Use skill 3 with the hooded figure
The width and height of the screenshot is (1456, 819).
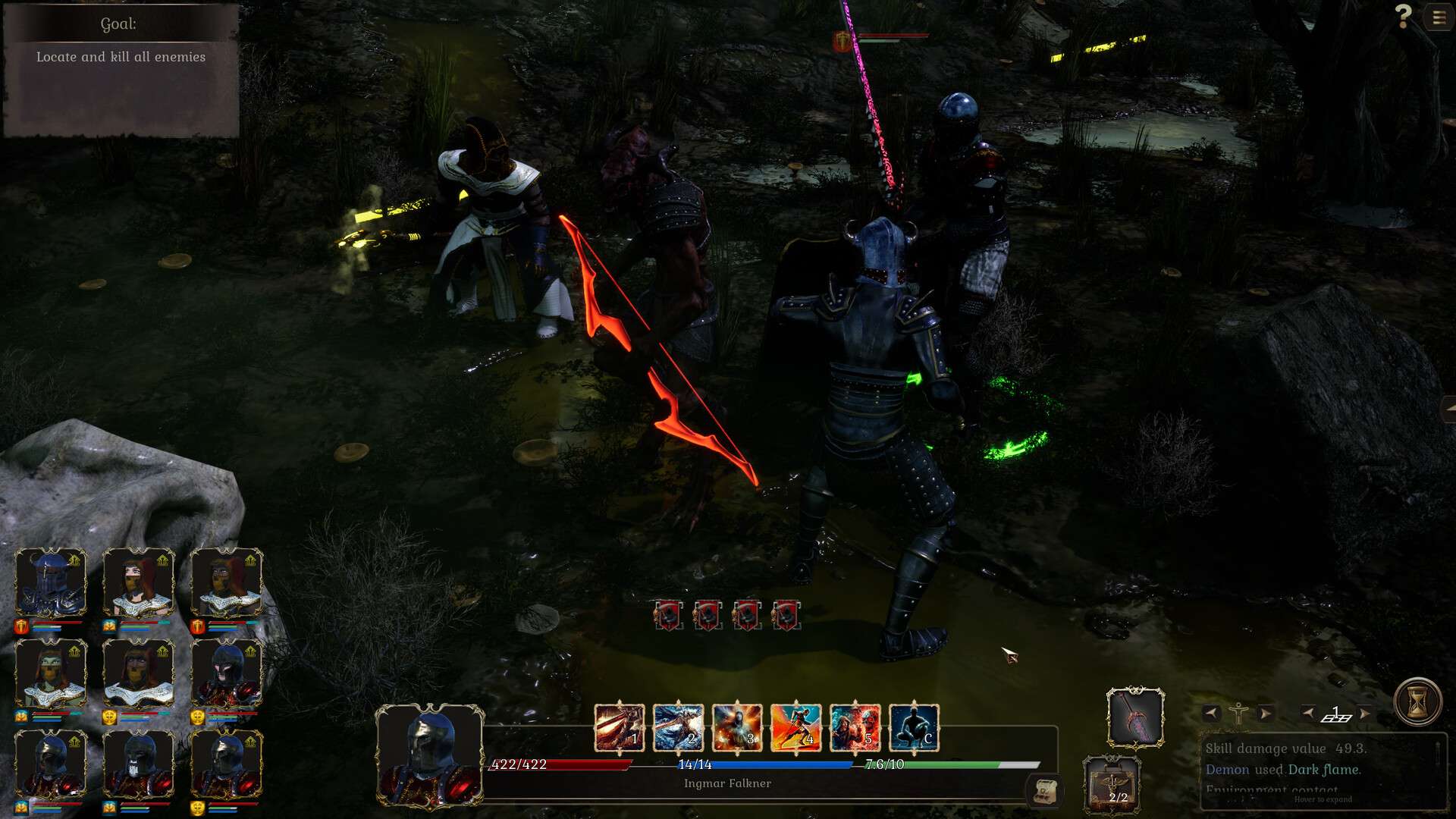click(x=737, y=728)
